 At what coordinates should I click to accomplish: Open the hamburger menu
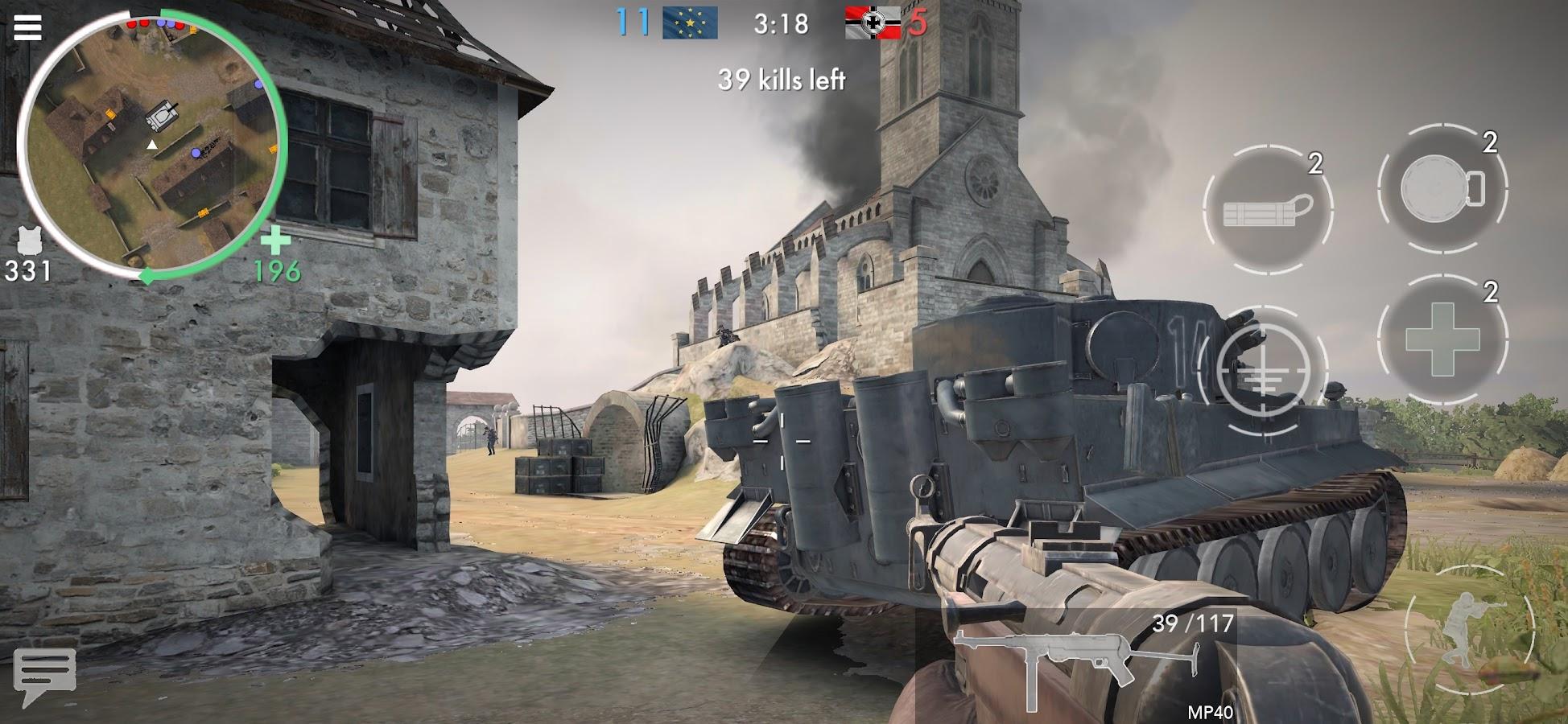(27, 27)
